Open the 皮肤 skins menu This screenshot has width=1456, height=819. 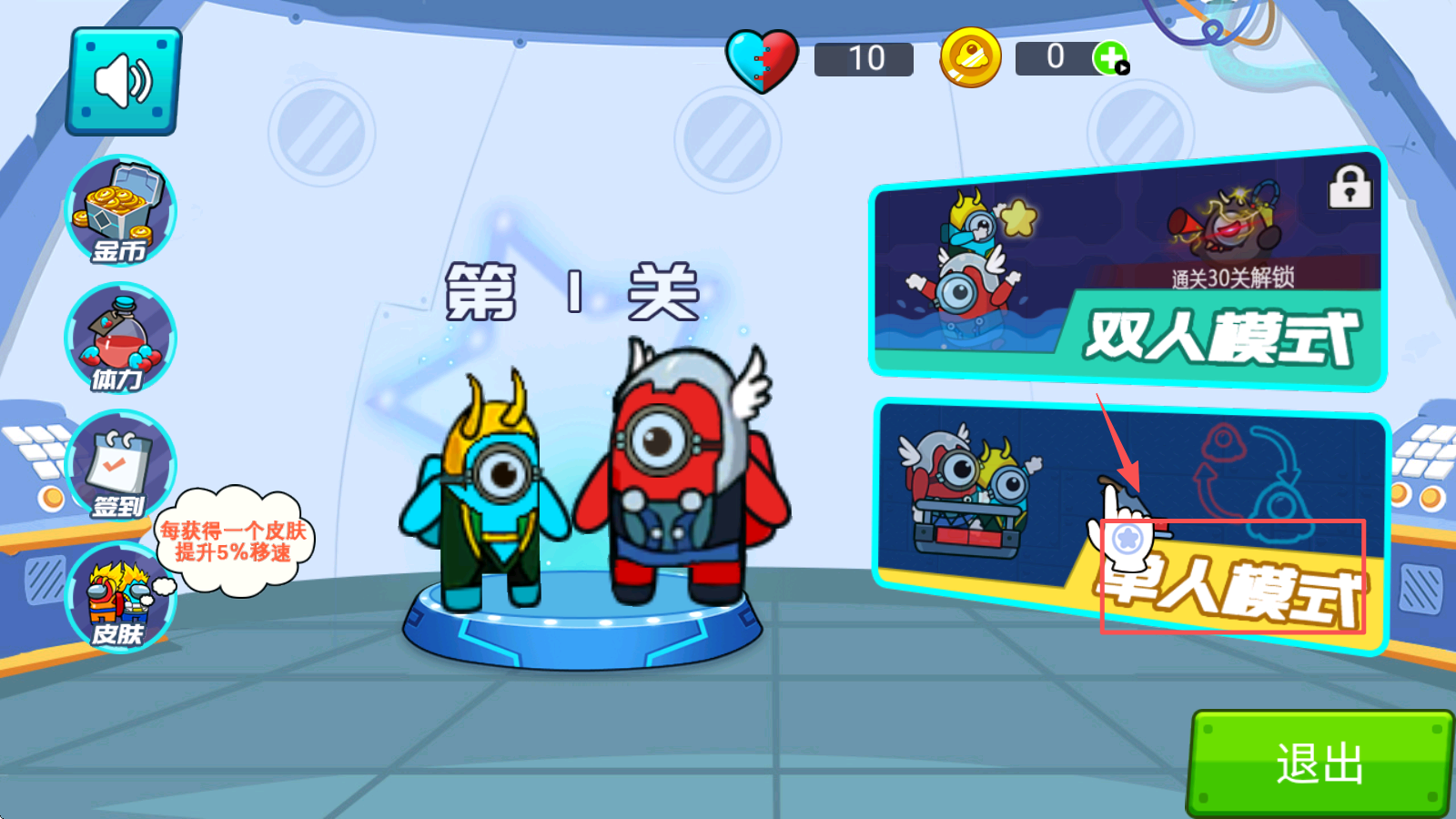coord(120,597)
